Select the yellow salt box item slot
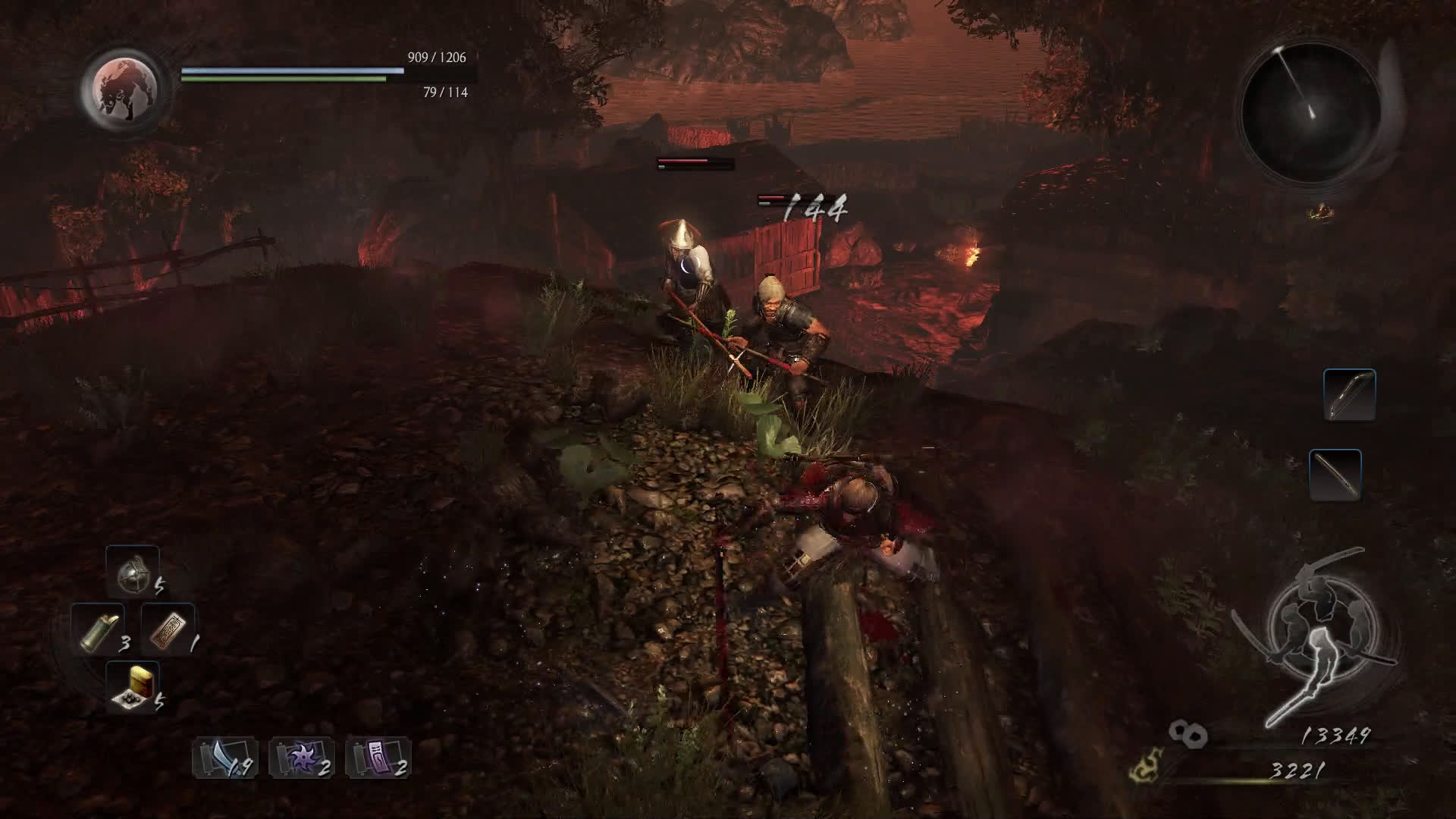 coord(133,687)
